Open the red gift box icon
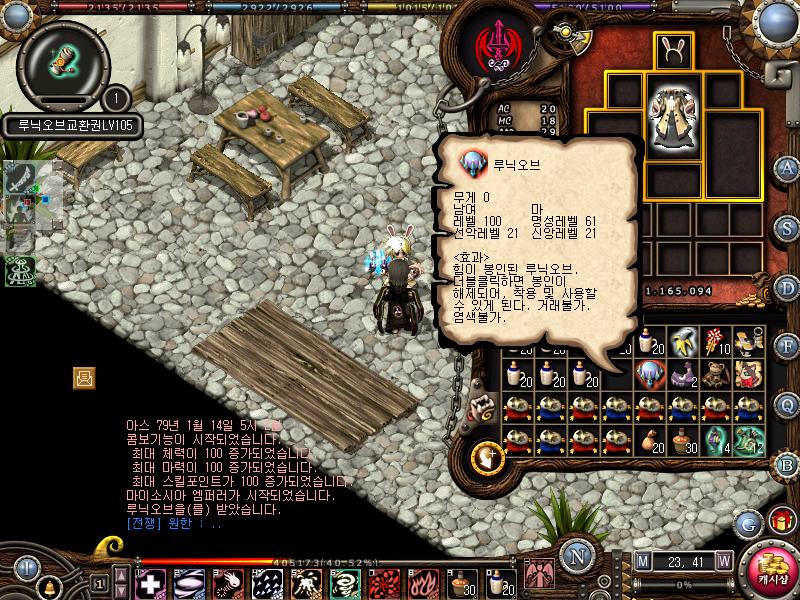Viewport: 800px width, 600px height. click(779, 521)
